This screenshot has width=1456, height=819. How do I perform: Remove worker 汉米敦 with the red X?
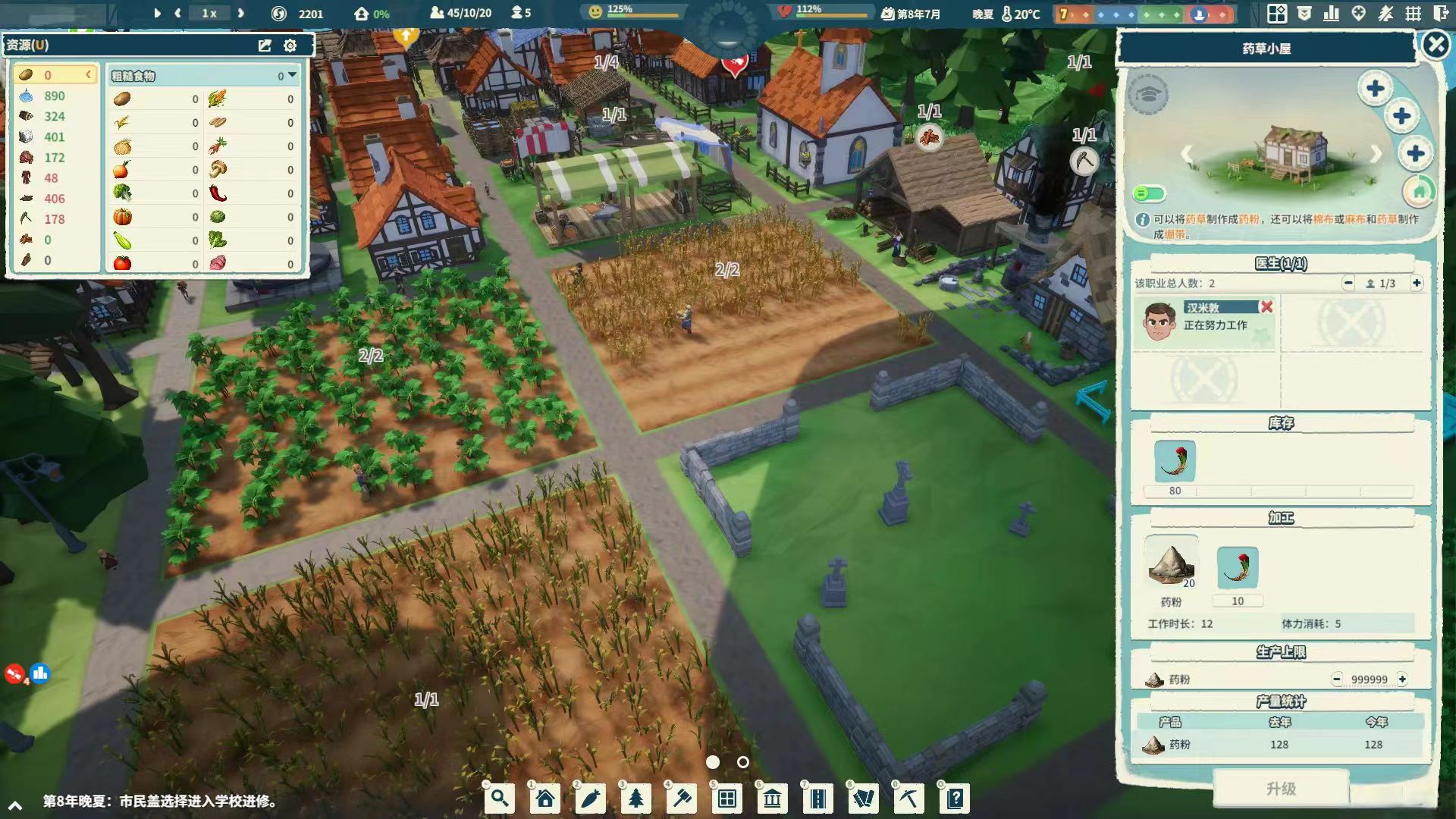point(1266,307)
